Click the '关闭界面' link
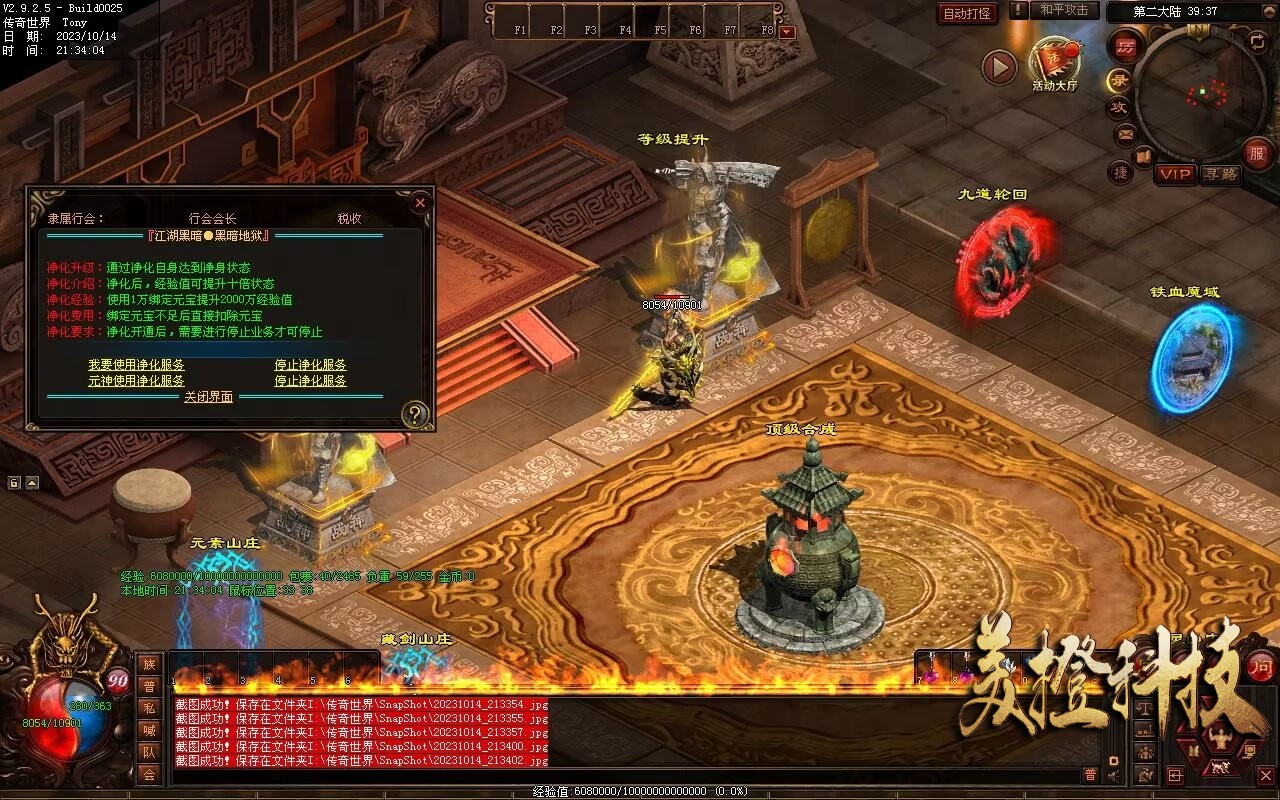This screenshot has height=800, width=1280. [x=208, y=397]
